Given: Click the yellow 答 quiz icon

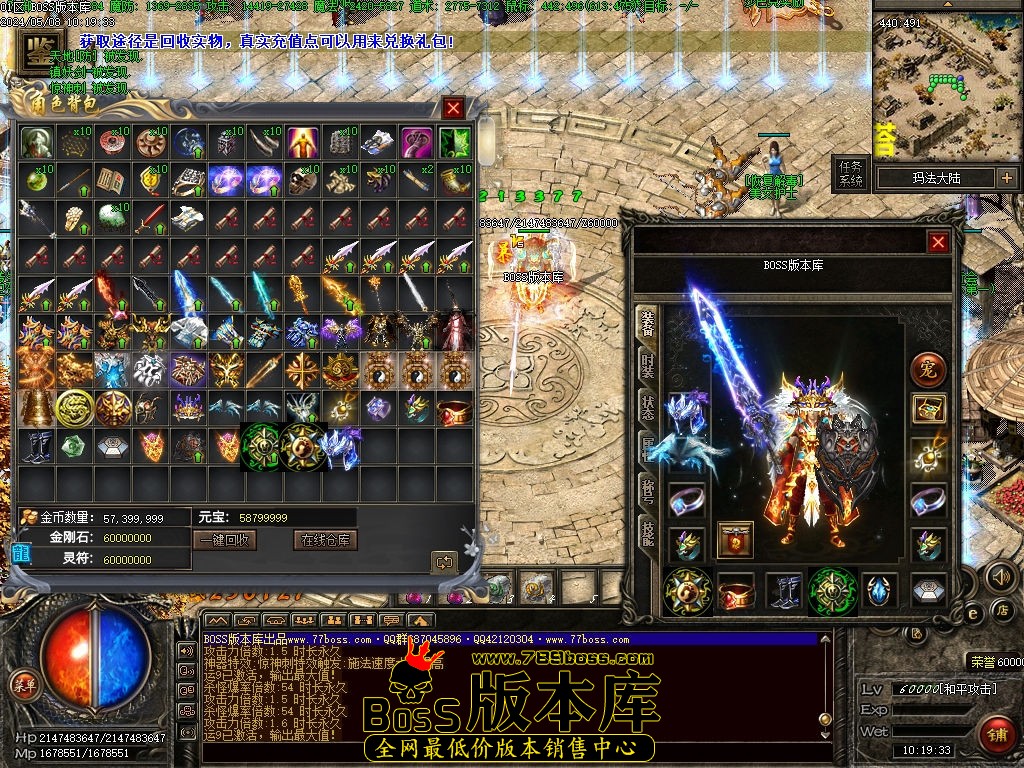Looking at the screenshot, I should (x=886, y=141).
